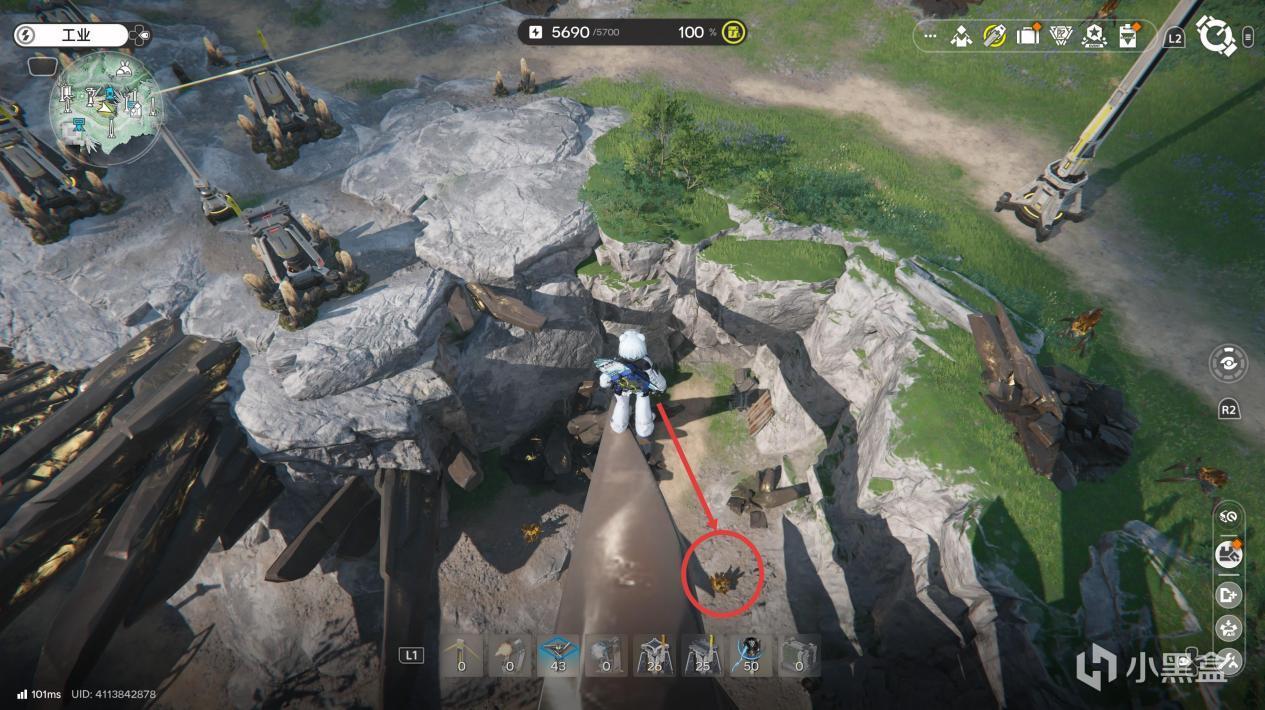Image resolution: width=1265 pixels, height=710 pixels.
Task: Select the hotbar slot with count 26
Action: pyautogui.click(x=655, y=655)
